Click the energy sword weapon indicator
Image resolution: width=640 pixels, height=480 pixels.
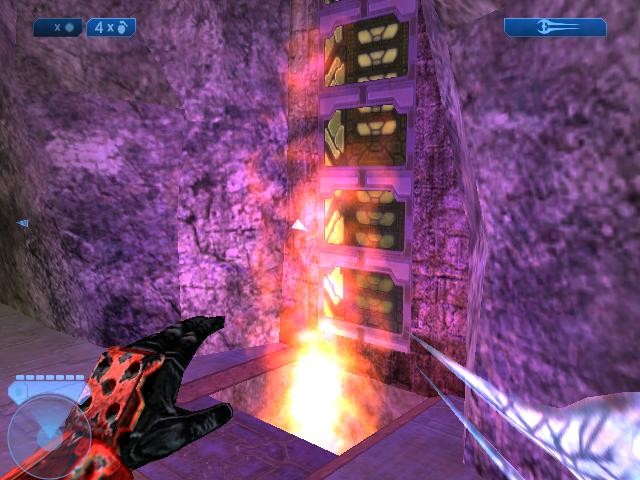tap(554, 28)
